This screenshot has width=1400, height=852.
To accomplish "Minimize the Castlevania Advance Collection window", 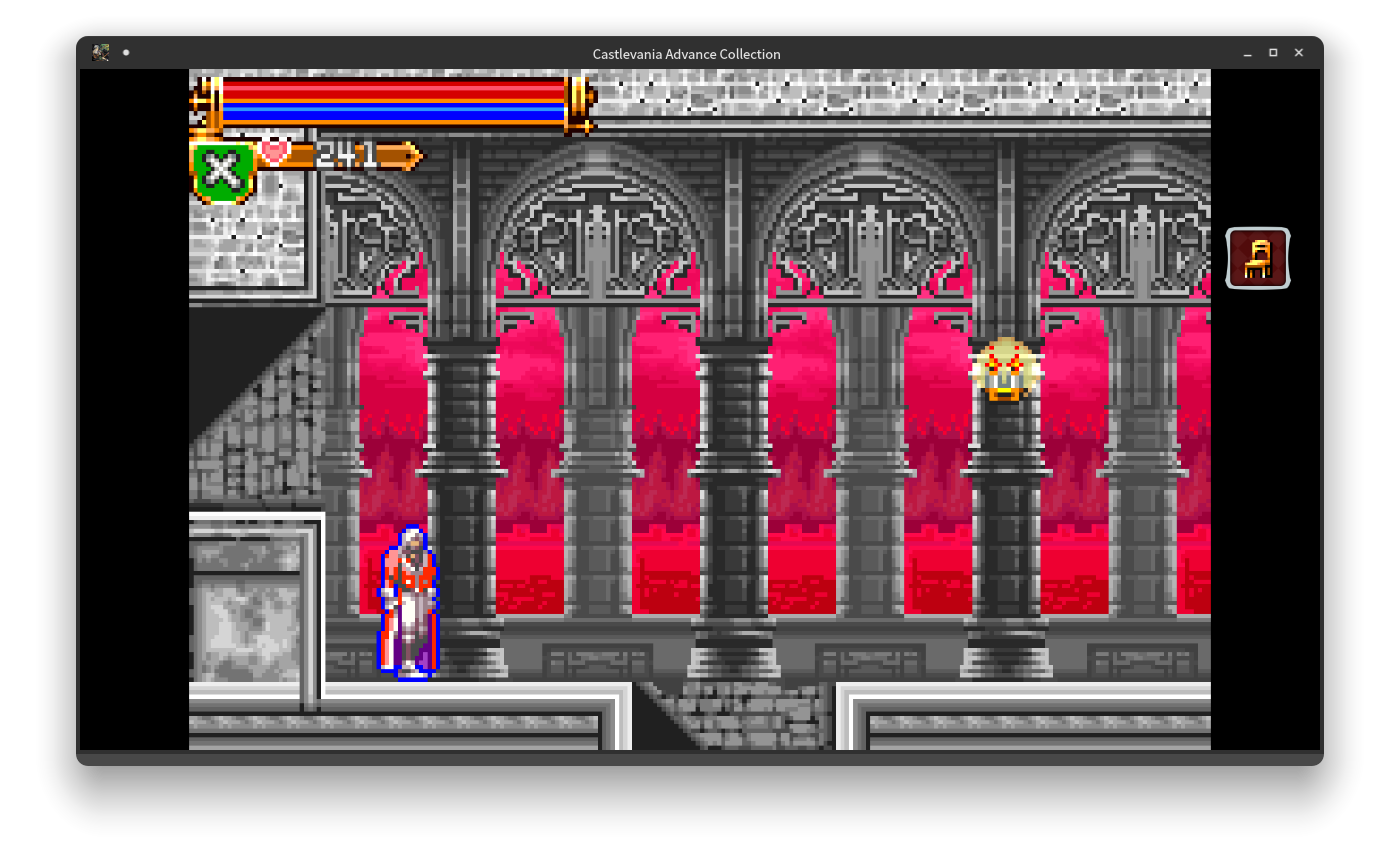I will click(x=1246, y=53).
